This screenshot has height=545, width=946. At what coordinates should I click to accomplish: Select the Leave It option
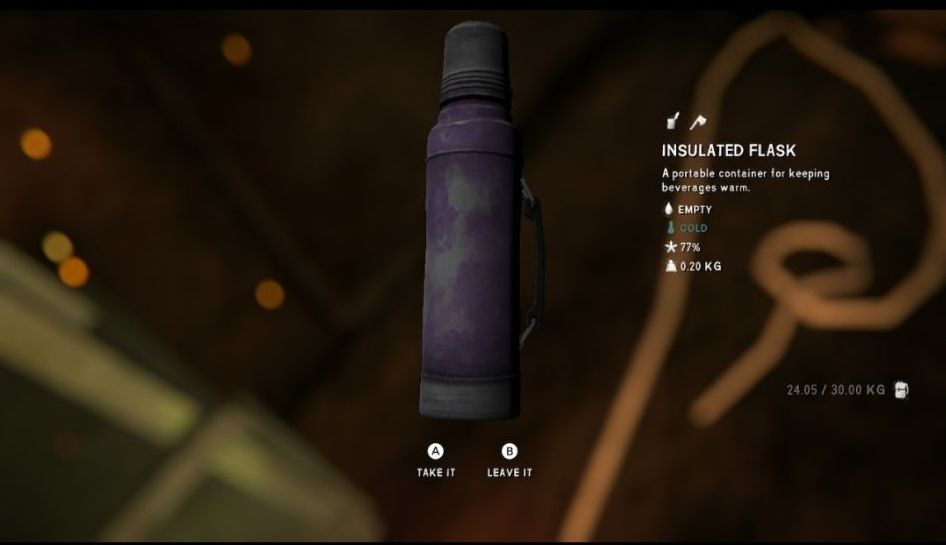(x=509, y=460)
